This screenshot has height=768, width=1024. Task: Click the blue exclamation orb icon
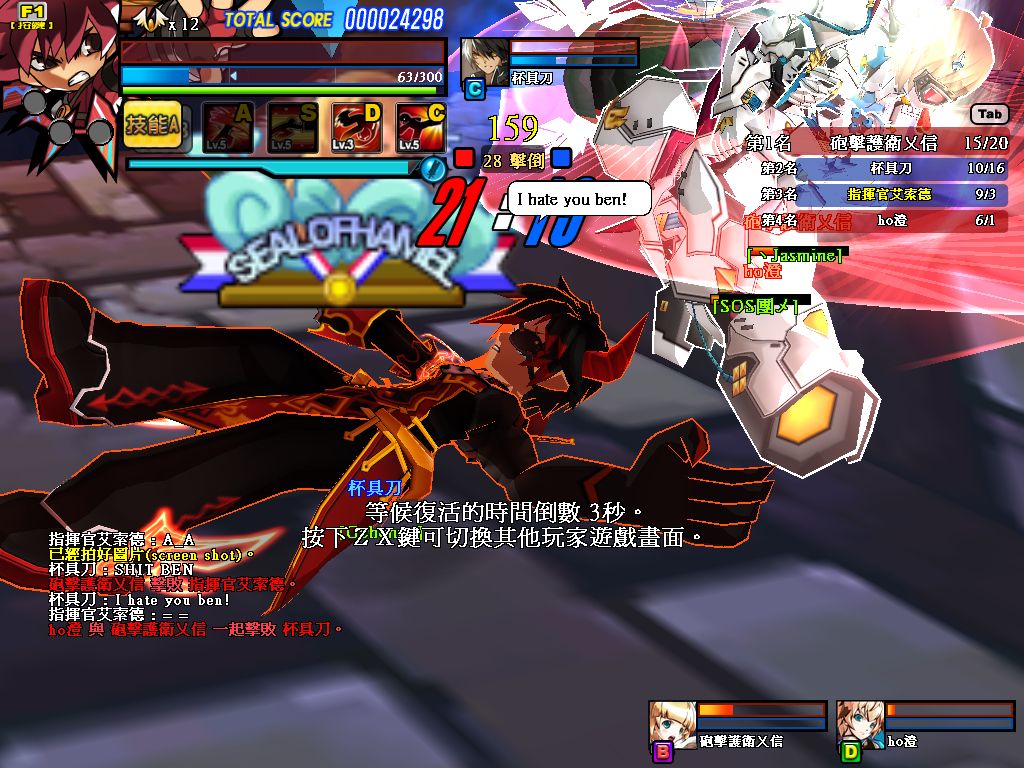pos(432,169)
